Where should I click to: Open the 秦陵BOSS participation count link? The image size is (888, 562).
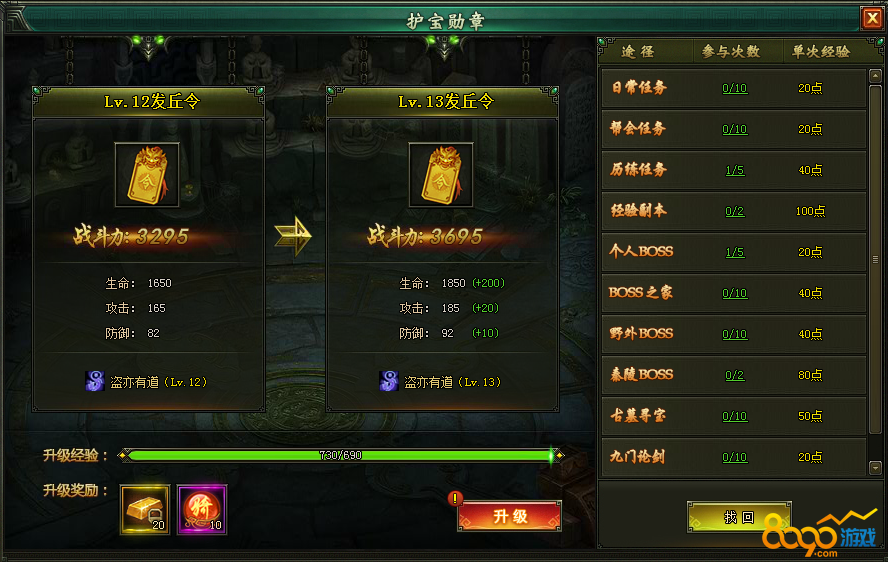735,375
